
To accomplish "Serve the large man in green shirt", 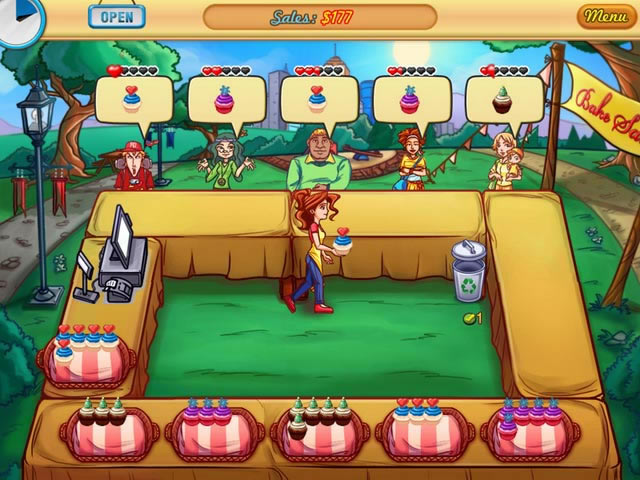I will click(x=318, y=162).
